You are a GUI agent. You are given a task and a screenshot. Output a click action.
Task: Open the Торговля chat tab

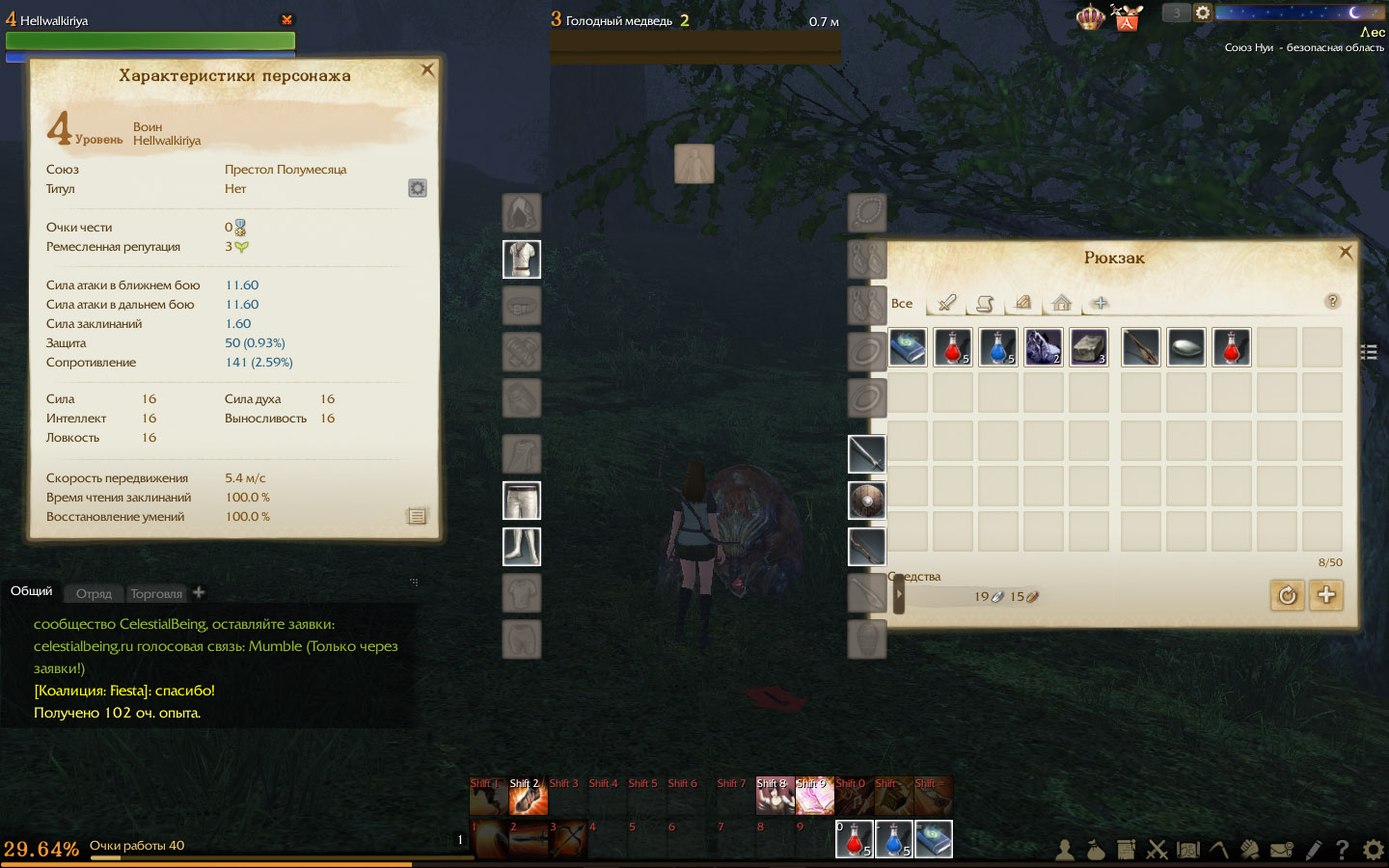pos(156,593)
